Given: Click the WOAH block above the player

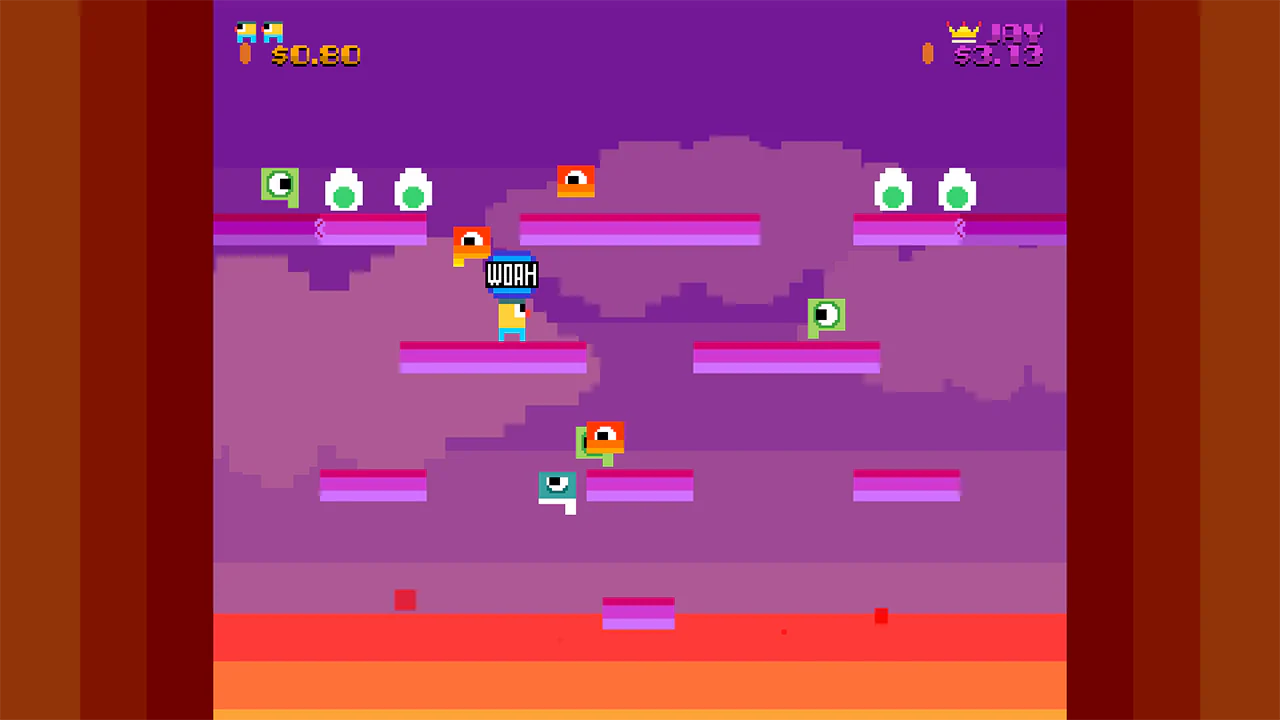Looking at the screenshot, I should [x=512, y=275].
